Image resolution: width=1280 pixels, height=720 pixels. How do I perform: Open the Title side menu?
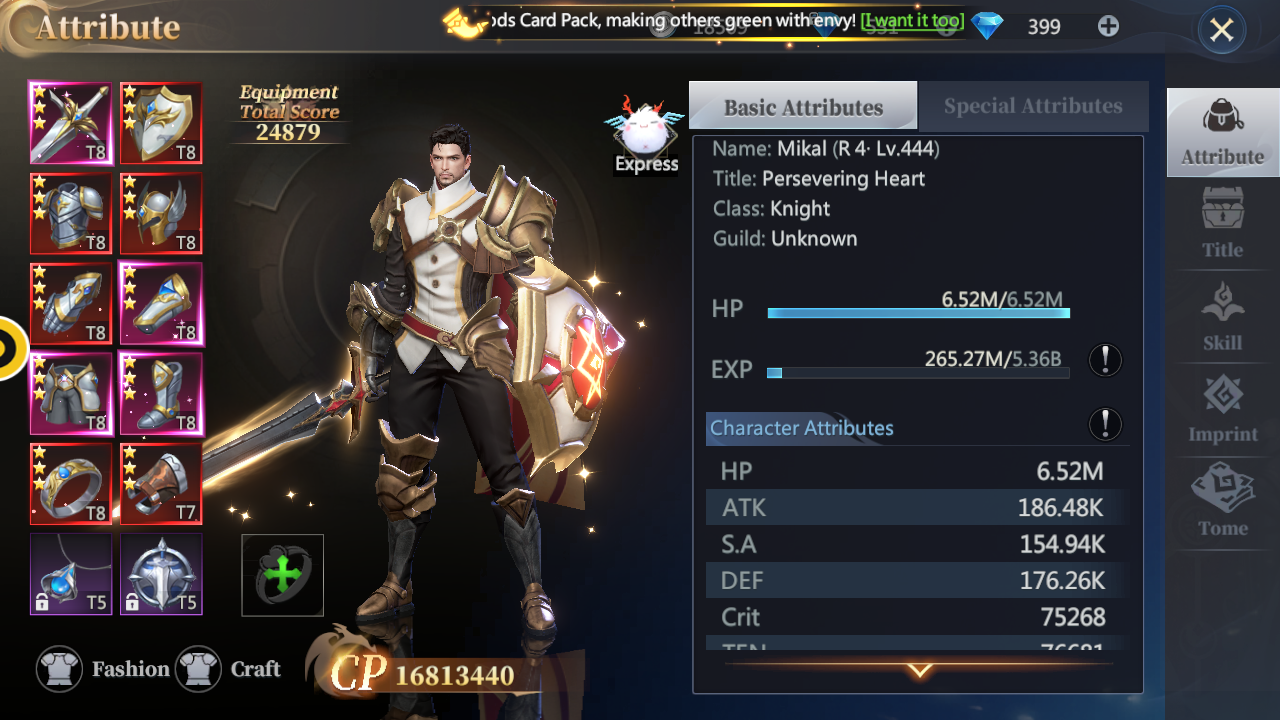(x=1222, y=224)
